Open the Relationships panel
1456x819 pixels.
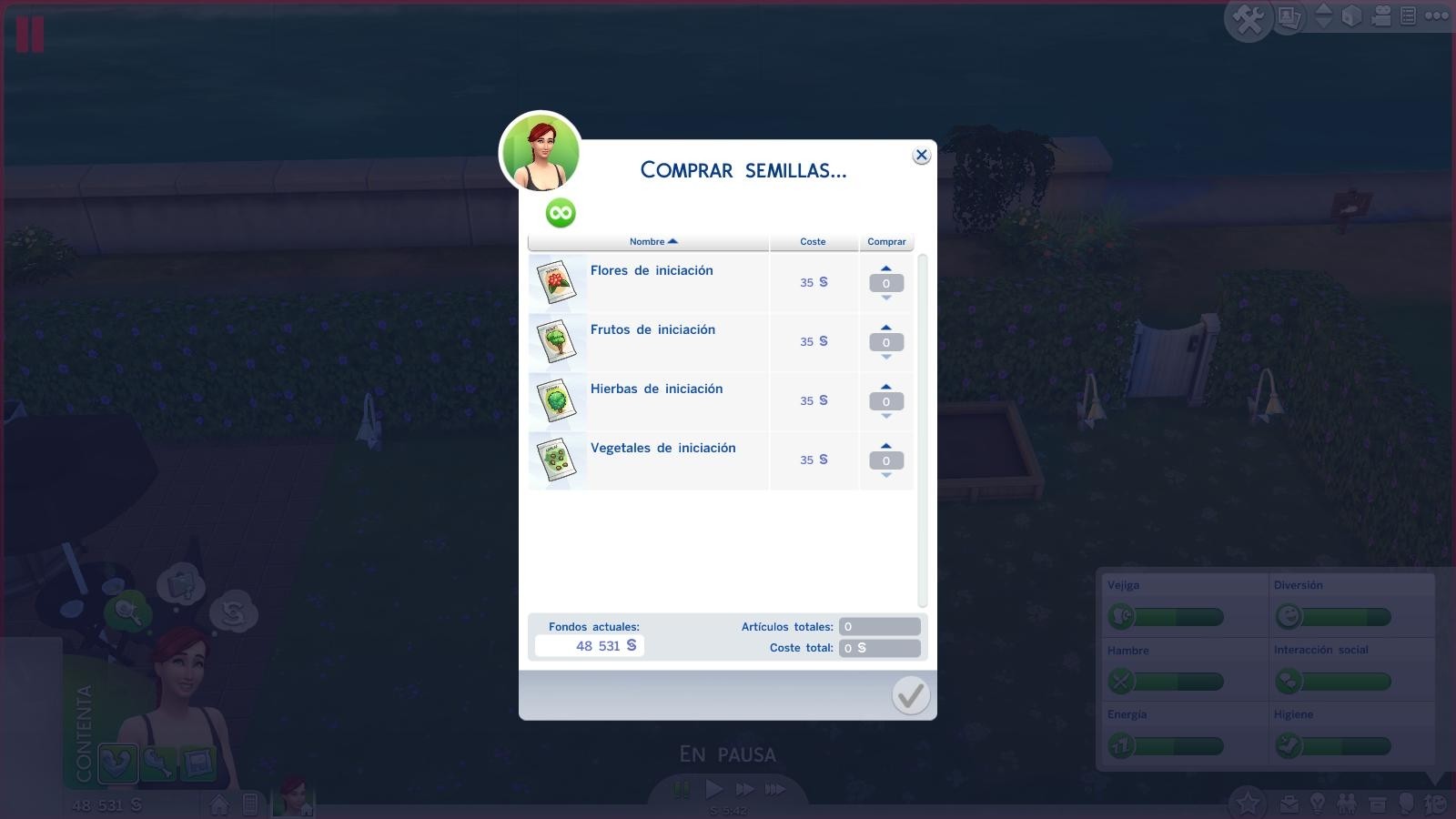pyautogui.click(x=1348, y=804)
